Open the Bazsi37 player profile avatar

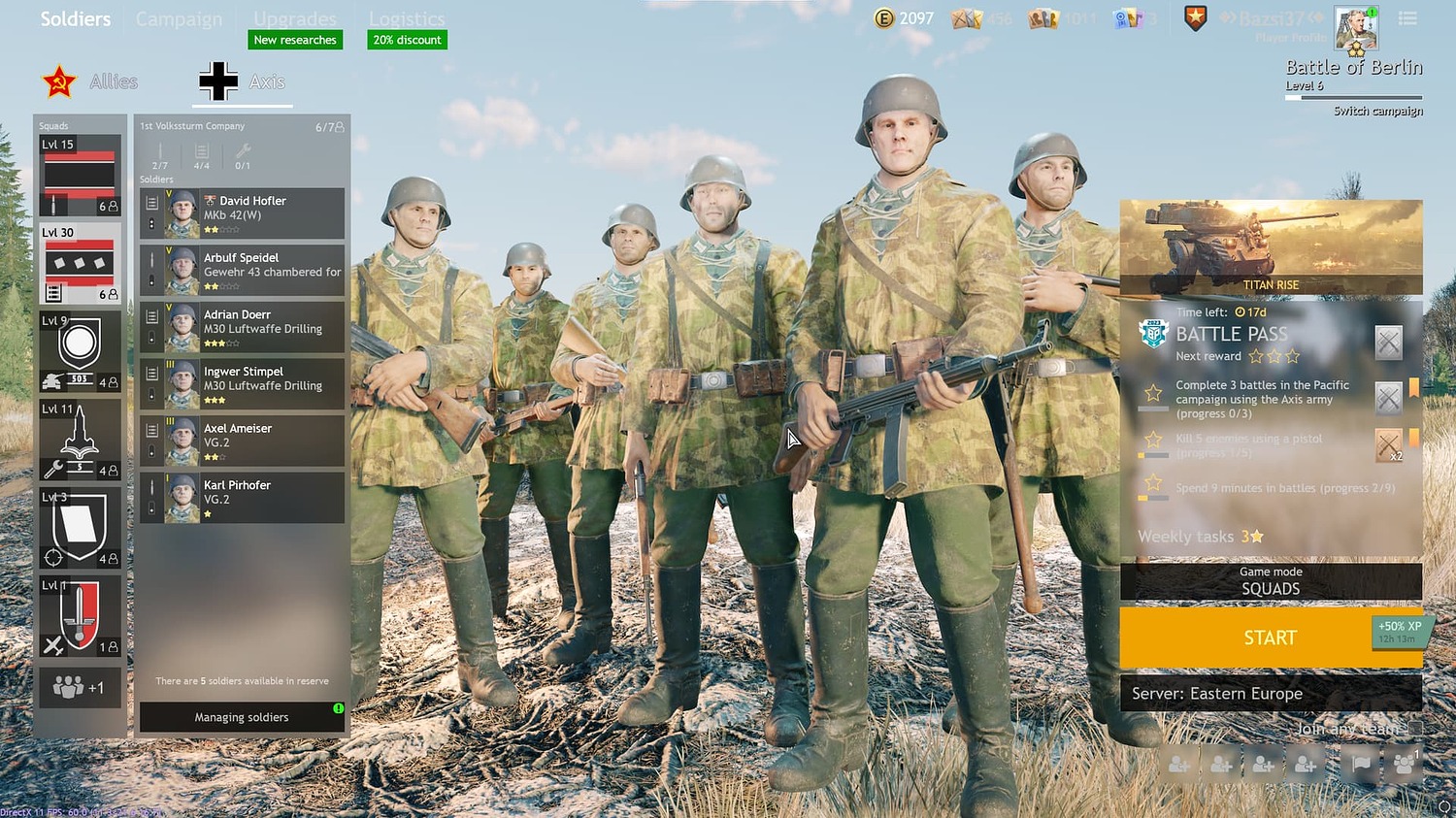click(x=1356, y=29)
